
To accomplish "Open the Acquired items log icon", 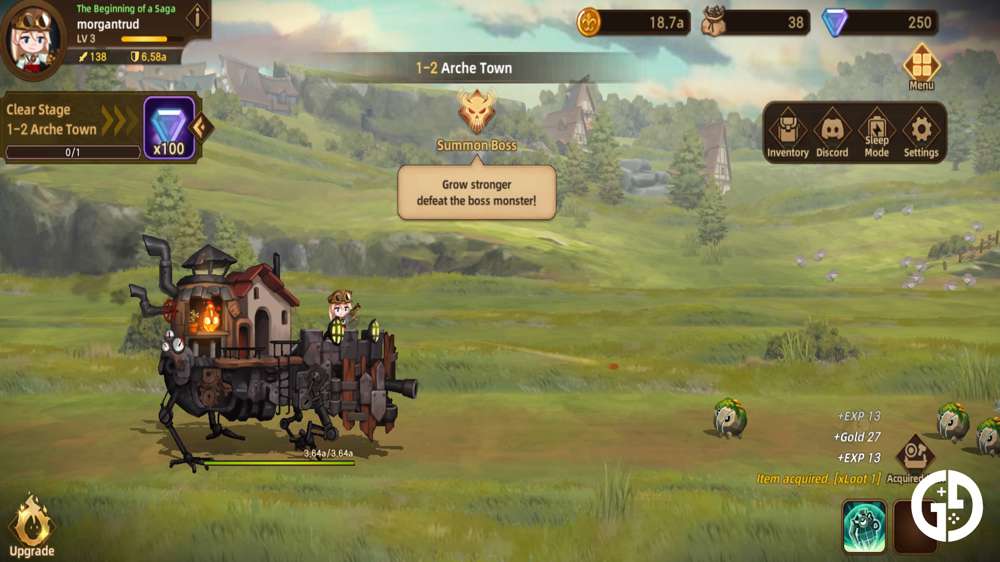I will point(914,456).
